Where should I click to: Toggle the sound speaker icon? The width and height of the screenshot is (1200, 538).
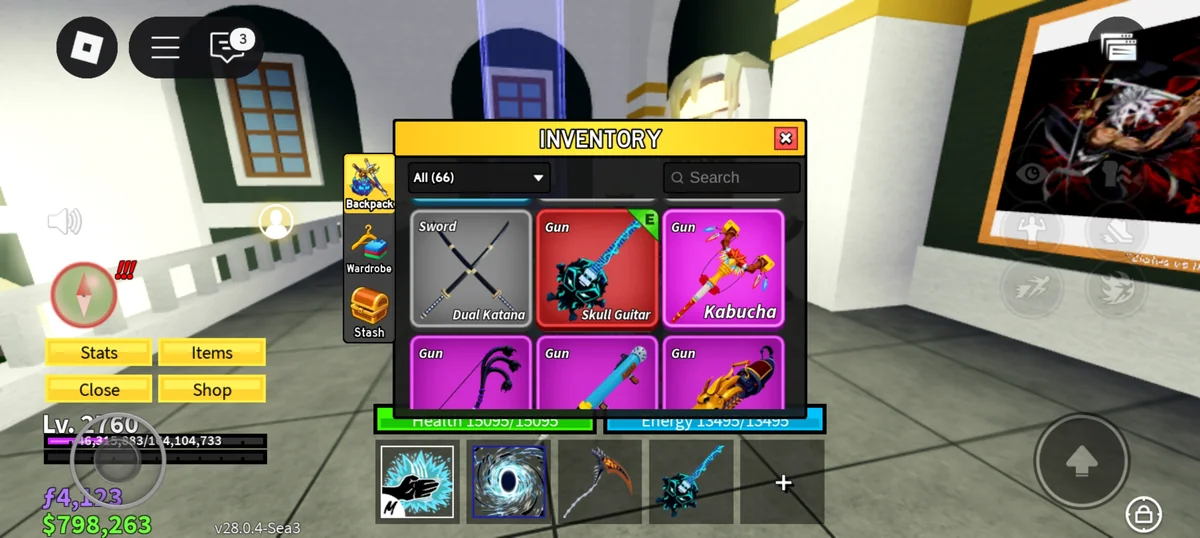point(65,221)
